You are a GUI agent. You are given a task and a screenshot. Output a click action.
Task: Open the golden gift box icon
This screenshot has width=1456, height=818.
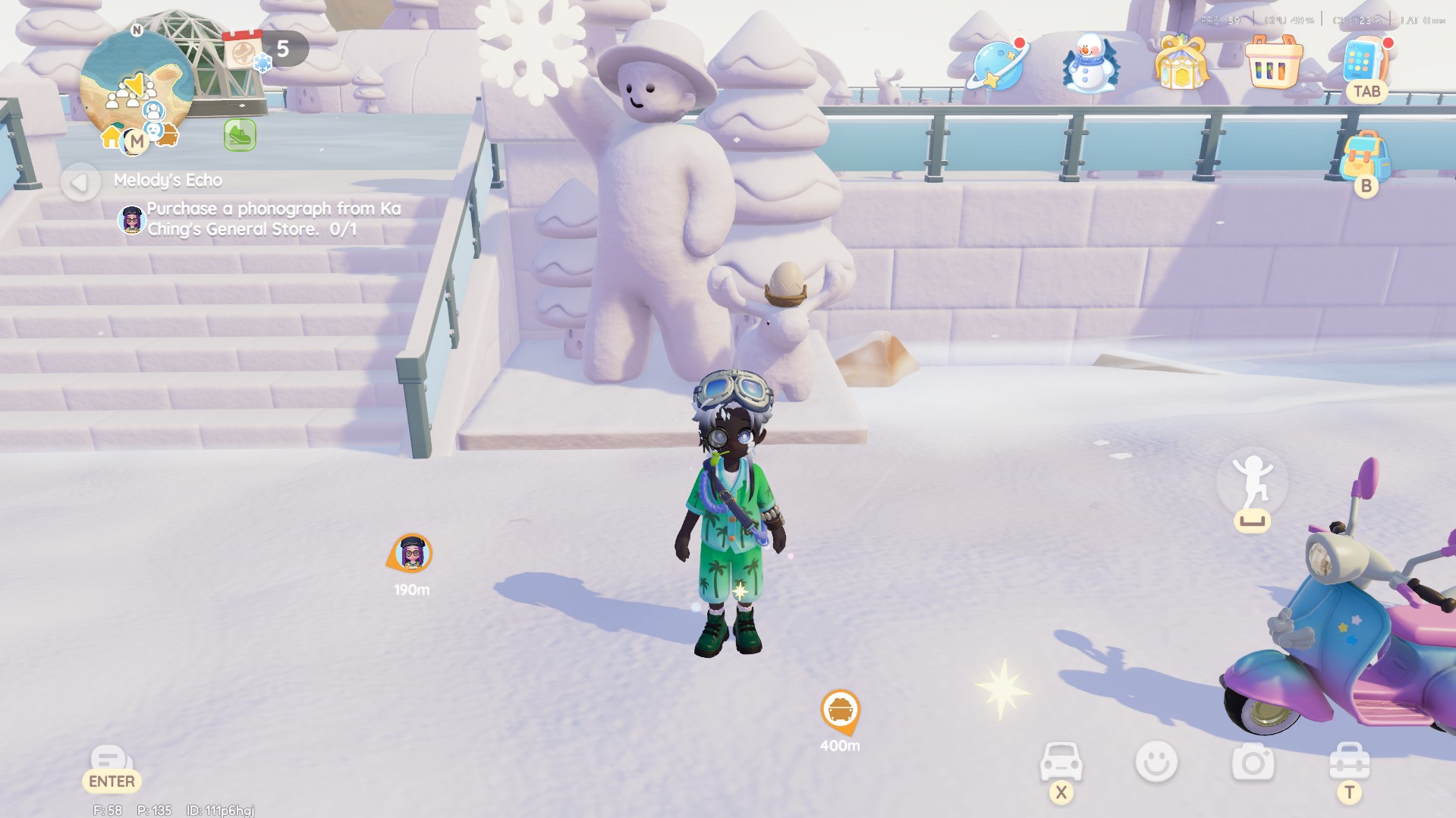1181,64
